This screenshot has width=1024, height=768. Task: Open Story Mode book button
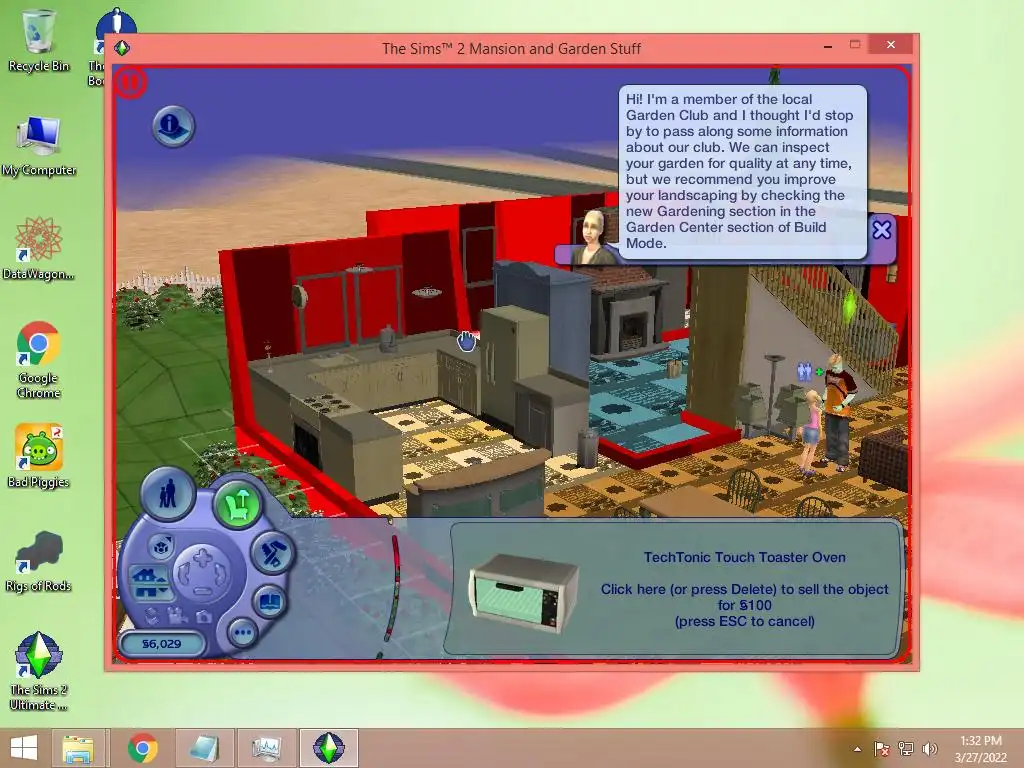pyautogui.click(x=271, y=602)
